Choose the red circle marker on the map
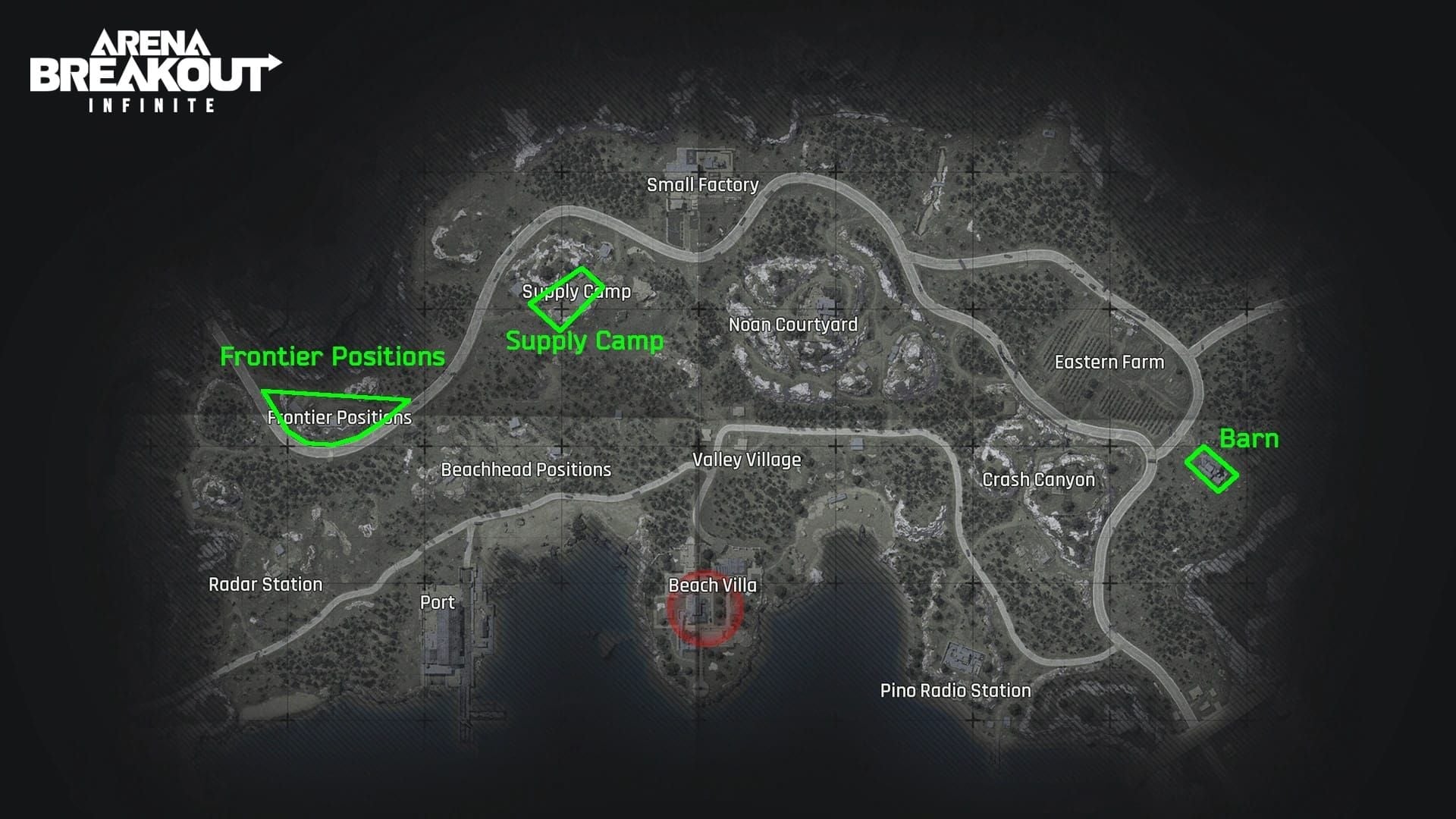The height and width of the screenshot is (819, 1456). pos(704,608)
